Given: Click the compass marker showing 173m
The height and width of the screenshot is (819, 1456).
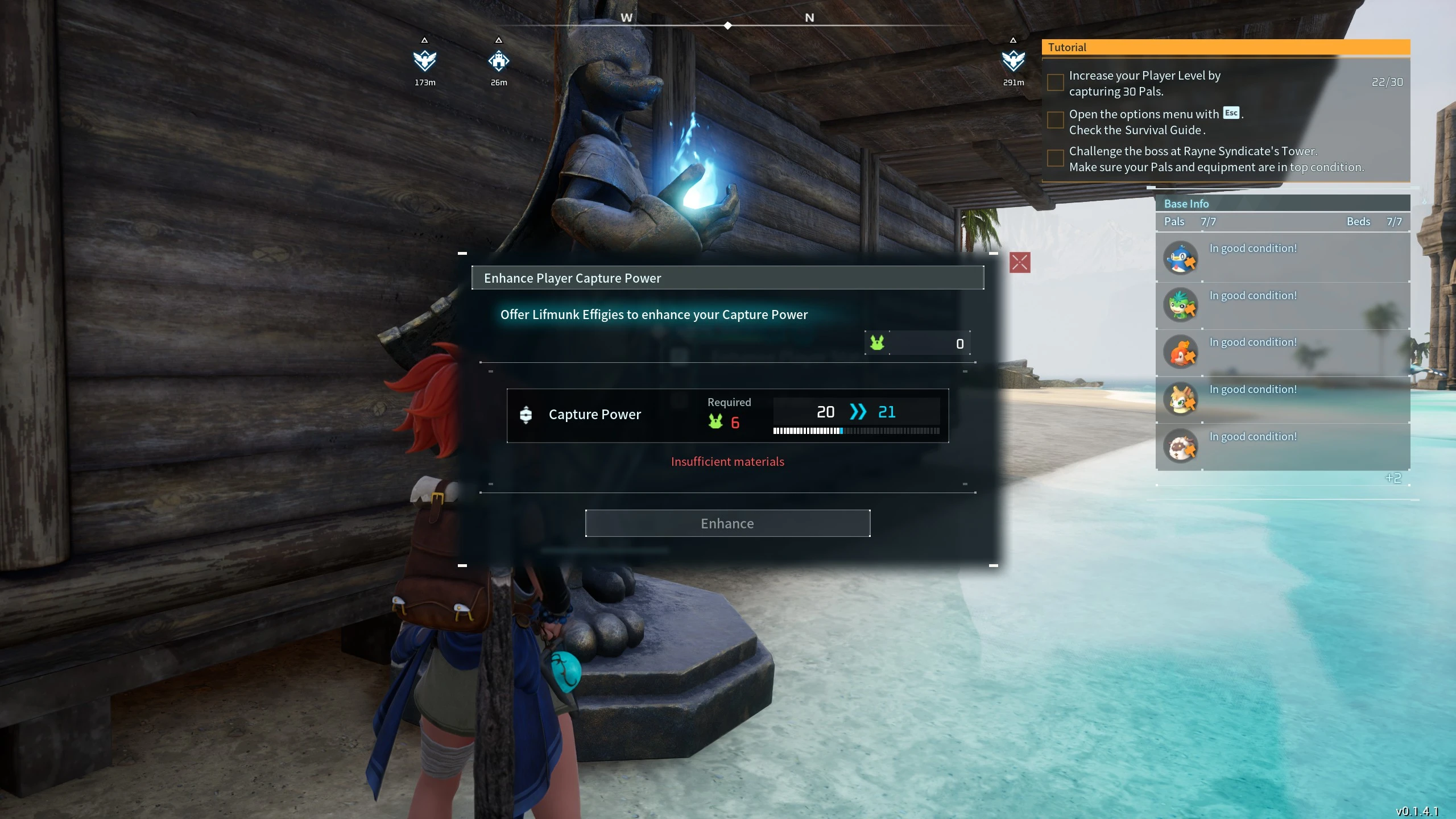Looking at the screenshot, I should [424, 61].
